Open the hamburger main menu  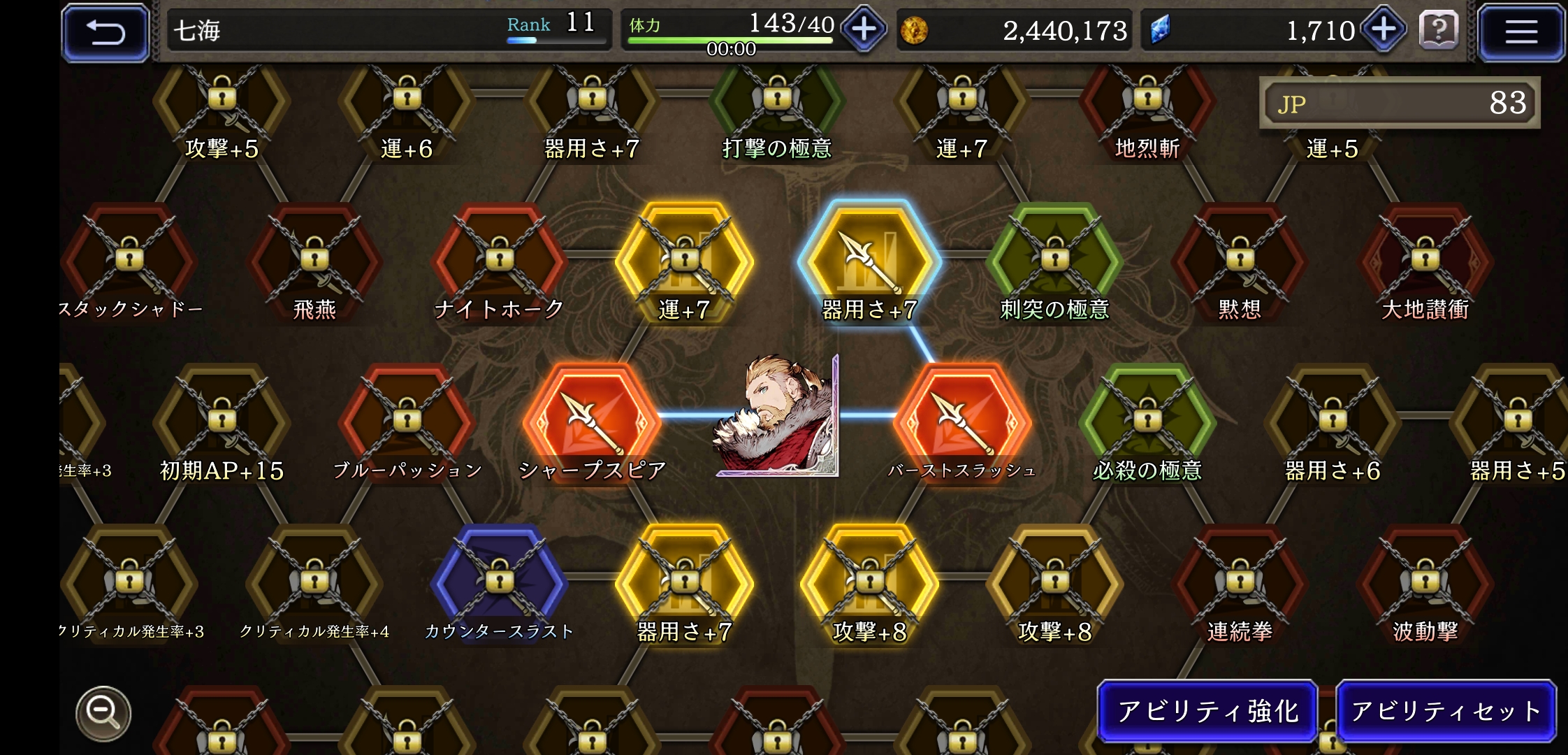click(x=1520, y=32)
